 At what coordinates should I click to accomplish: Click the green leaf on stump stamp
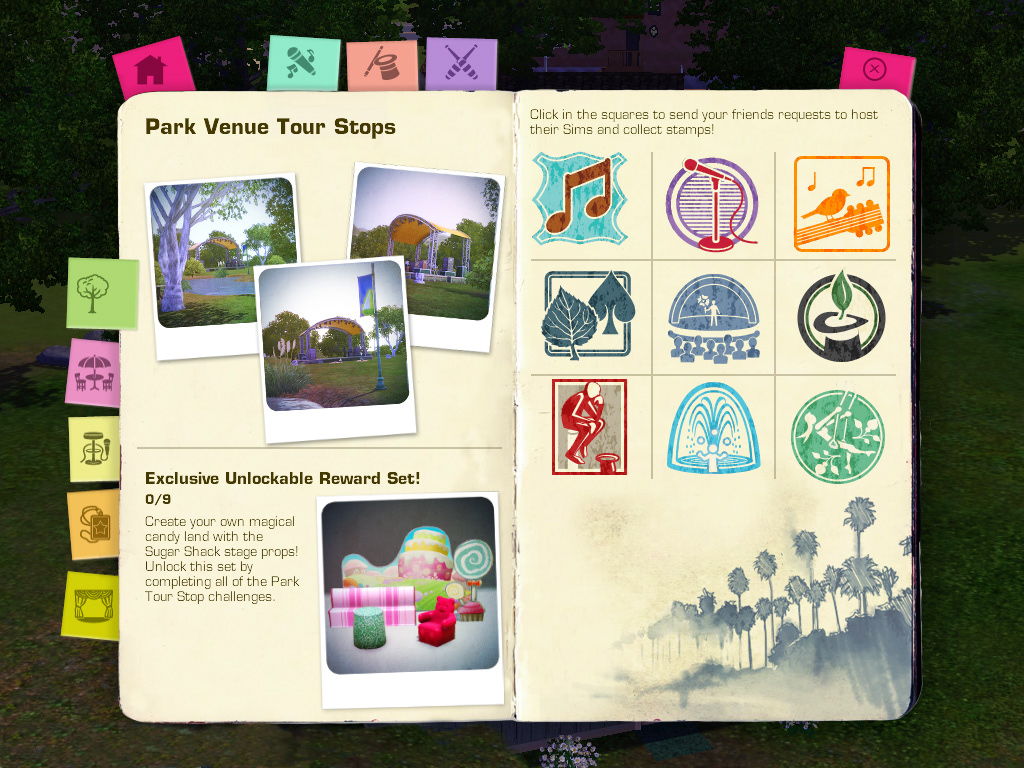tap(841, 315)
